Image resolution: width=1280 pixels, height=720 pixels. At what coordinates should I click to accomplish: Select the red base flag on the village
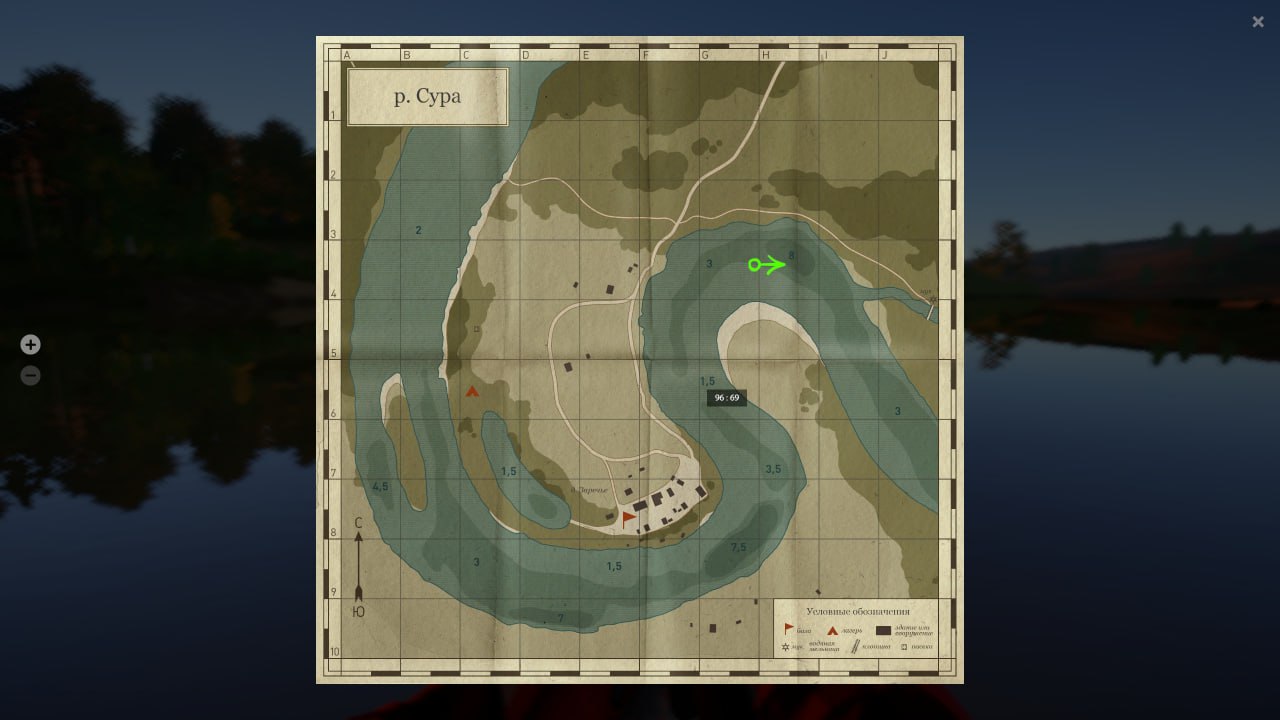coord(628,518)
